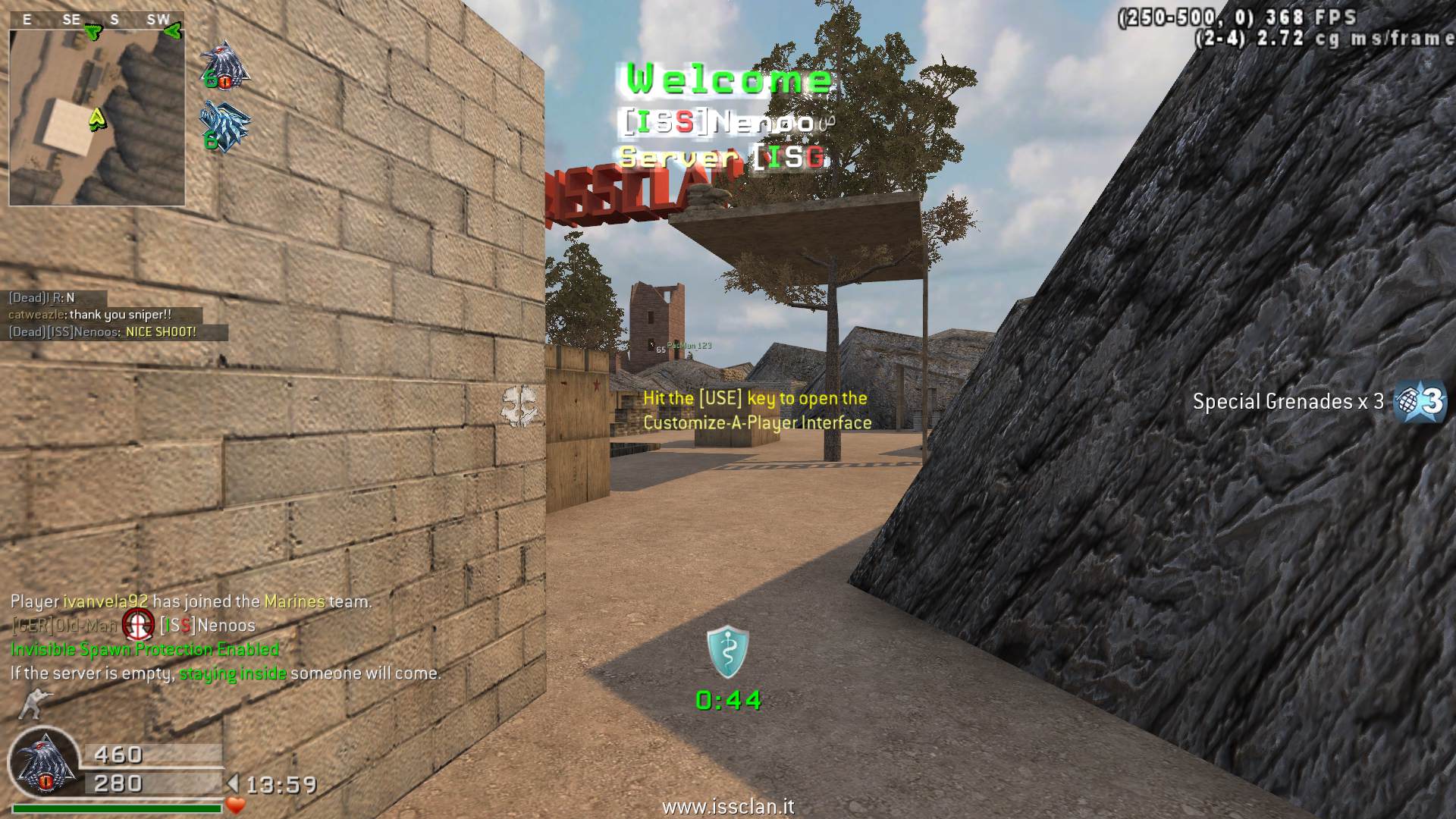
Task: Click the soldier stance indicator icon
Action: coord(31,704)
